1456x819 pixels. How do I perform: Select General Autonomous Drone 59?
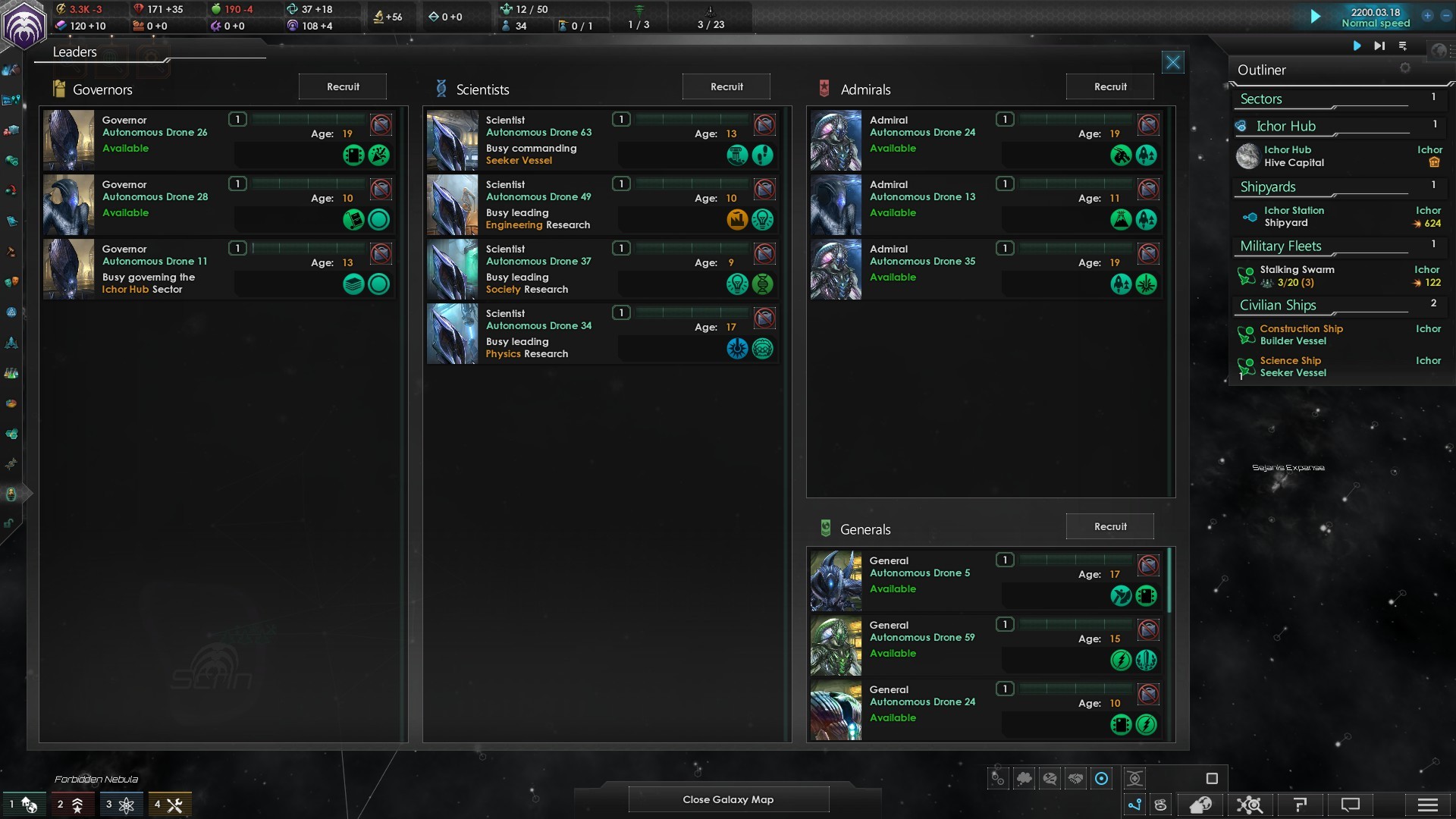922,638
